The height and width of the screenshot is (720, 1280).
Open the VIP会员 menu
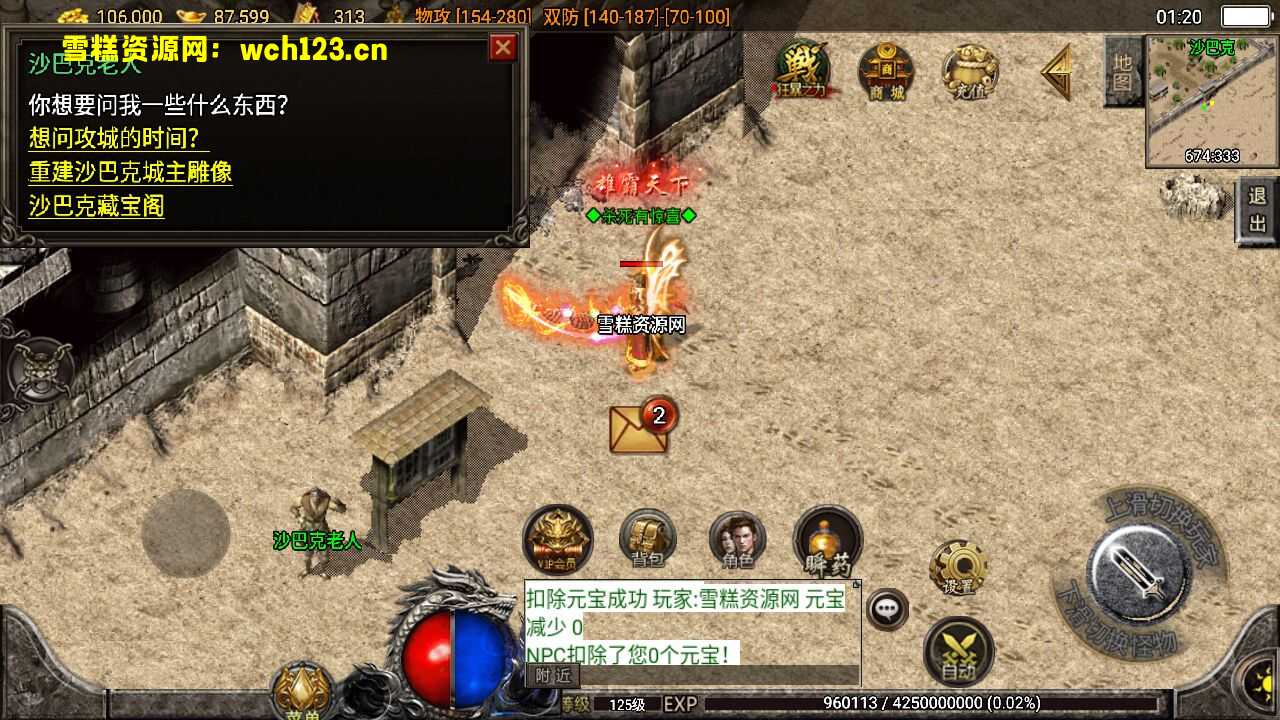[x=557, y=540]
